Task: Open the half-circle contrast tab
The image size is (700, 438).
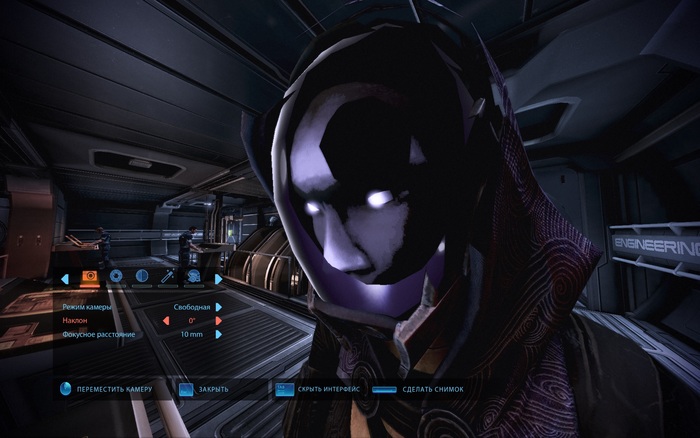Action: pyautogui.click(x=141, y=277)
